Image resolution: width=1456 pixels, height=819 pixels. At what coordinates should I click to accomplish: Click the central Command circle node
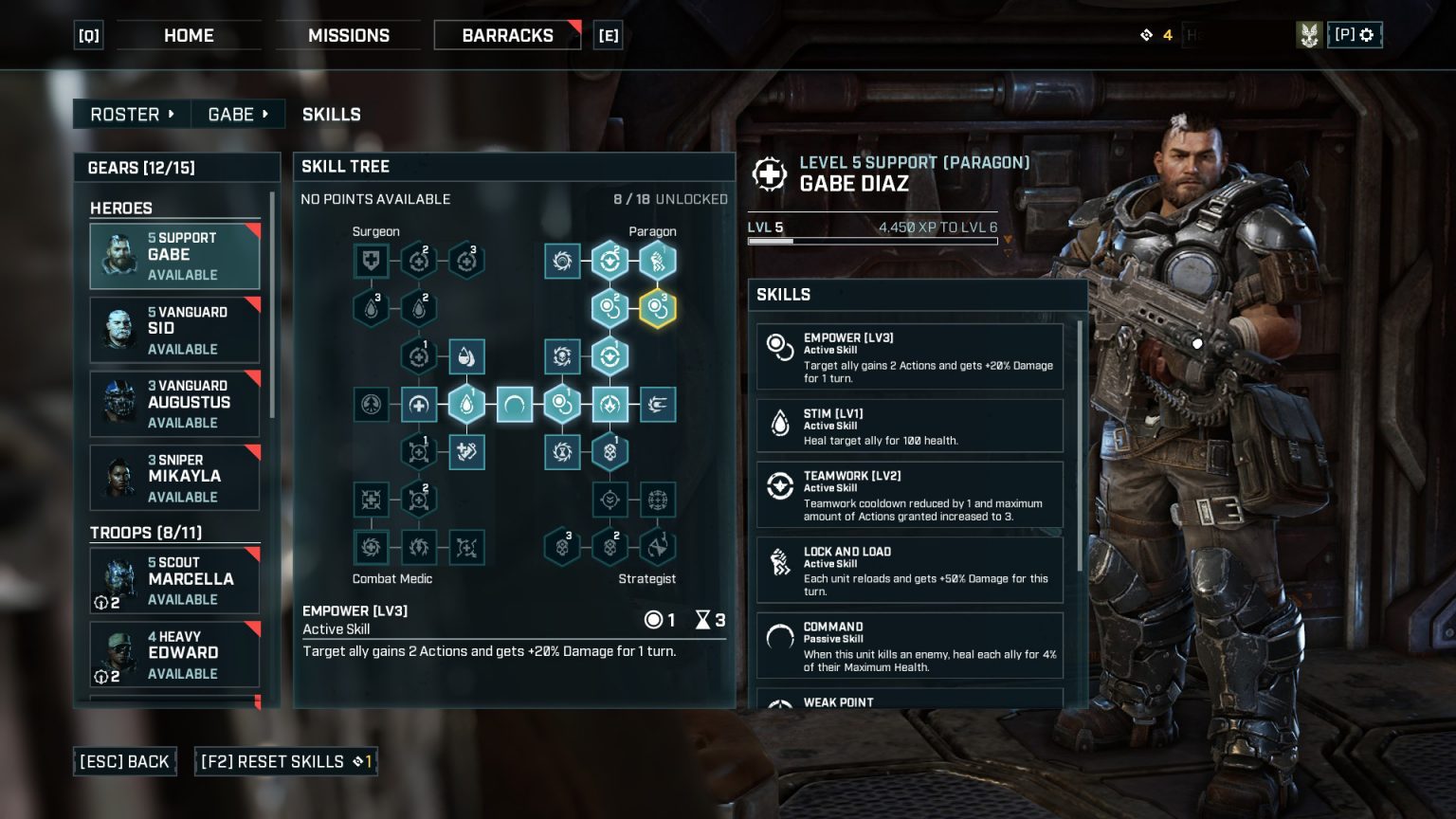coord(515,404)
